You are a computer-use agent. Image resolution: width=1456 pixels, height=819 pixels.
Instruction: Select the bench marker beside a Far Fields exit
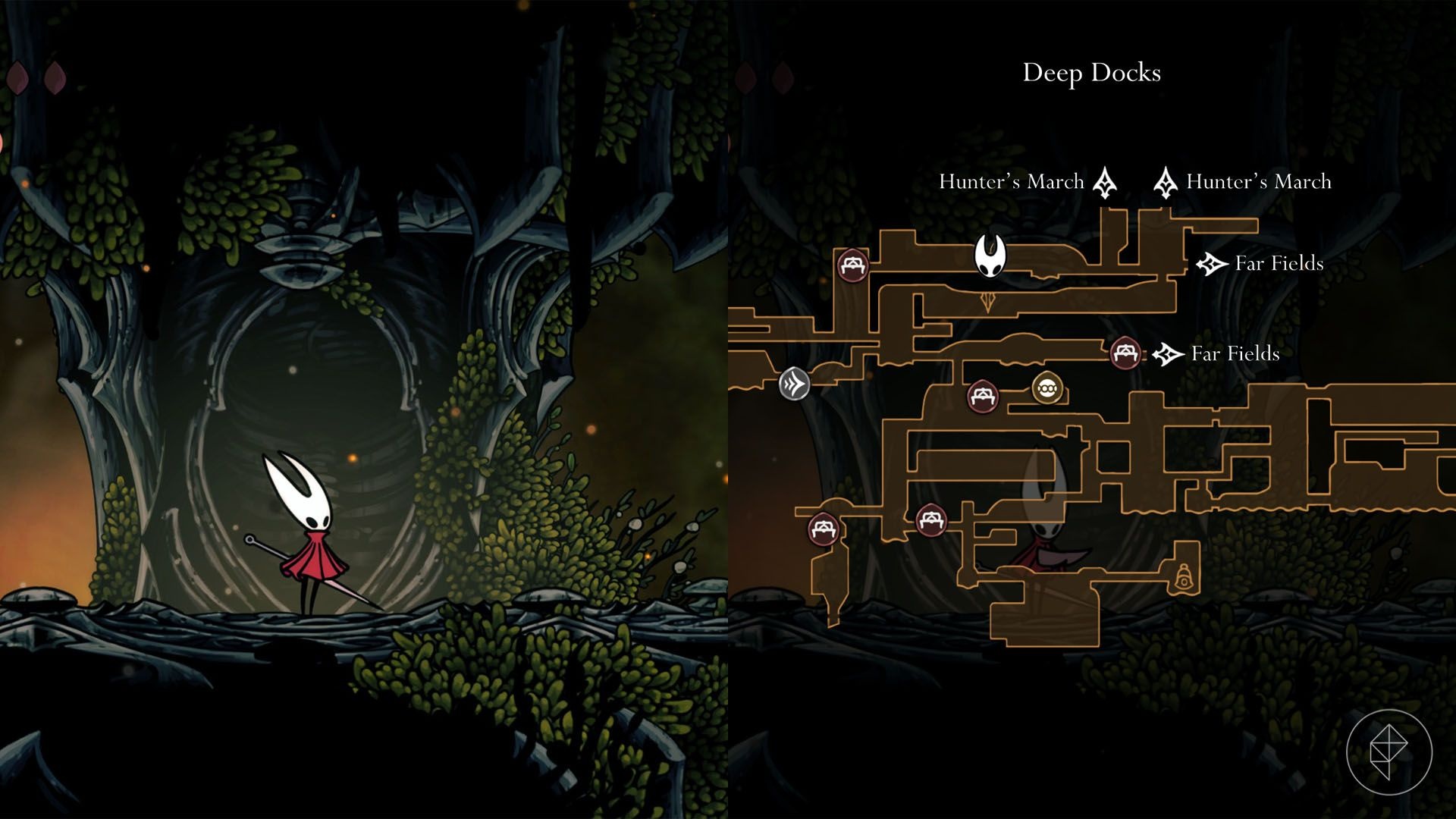pyautogui.click(x=1125, y=353)
